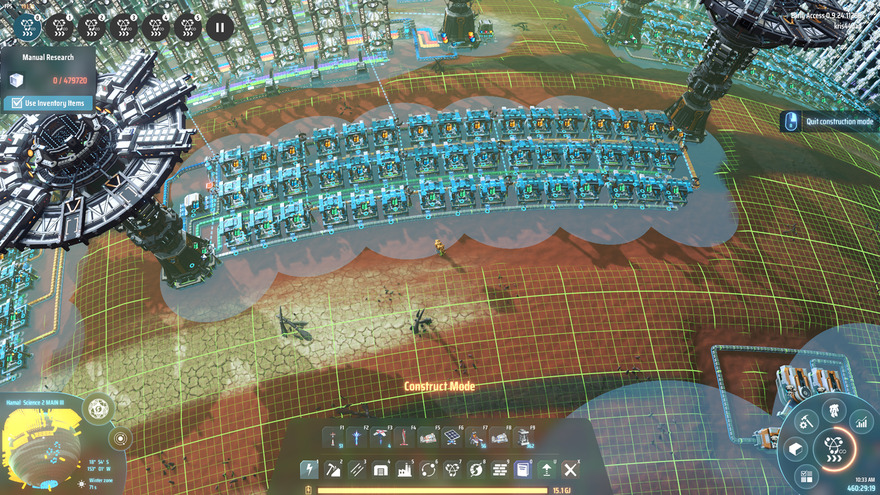This screenshot has width=880, height=495.
Task: Open the replicator hammer-and-gear button
Action: click(805, 423)
